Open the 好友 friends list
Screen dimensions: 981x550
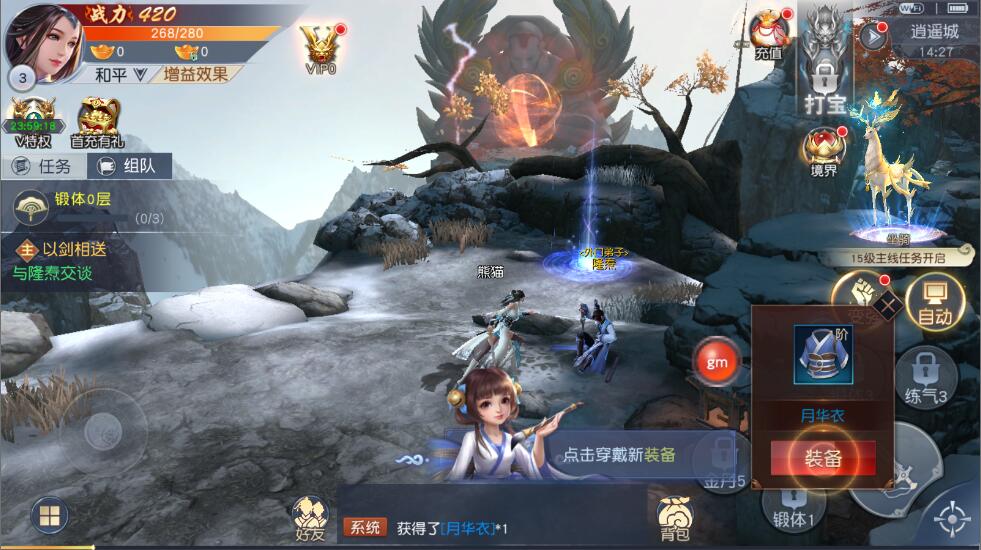[x=309, y=518]
